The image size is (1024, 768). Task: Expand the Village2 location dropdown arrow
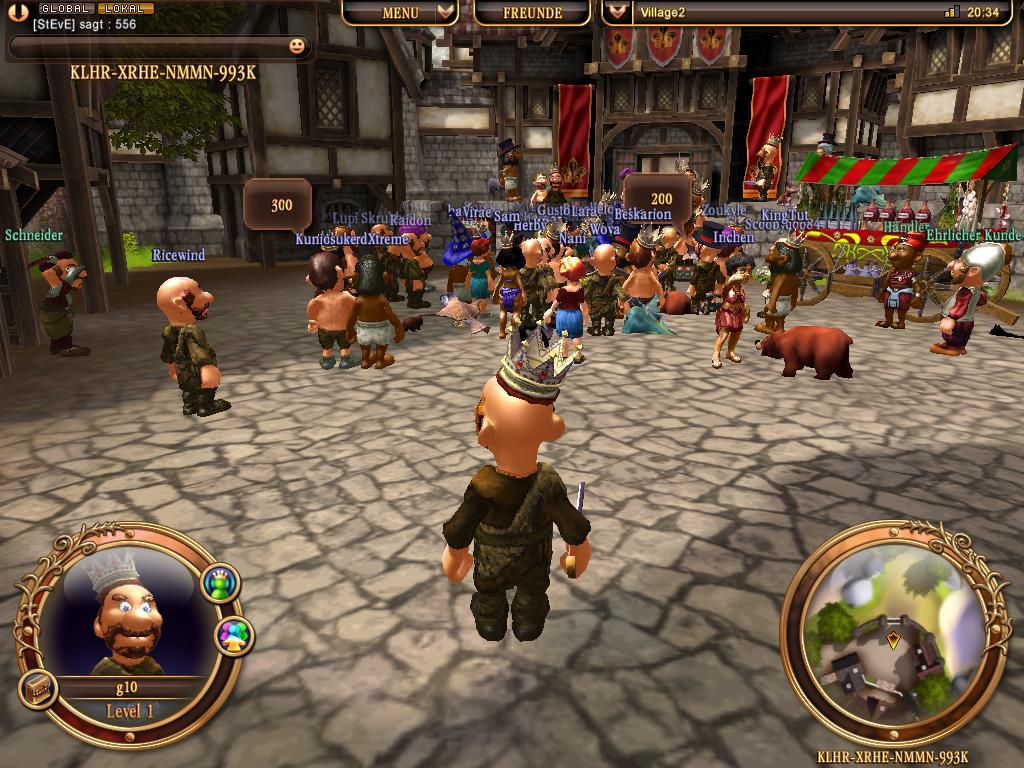coord(619,12)
